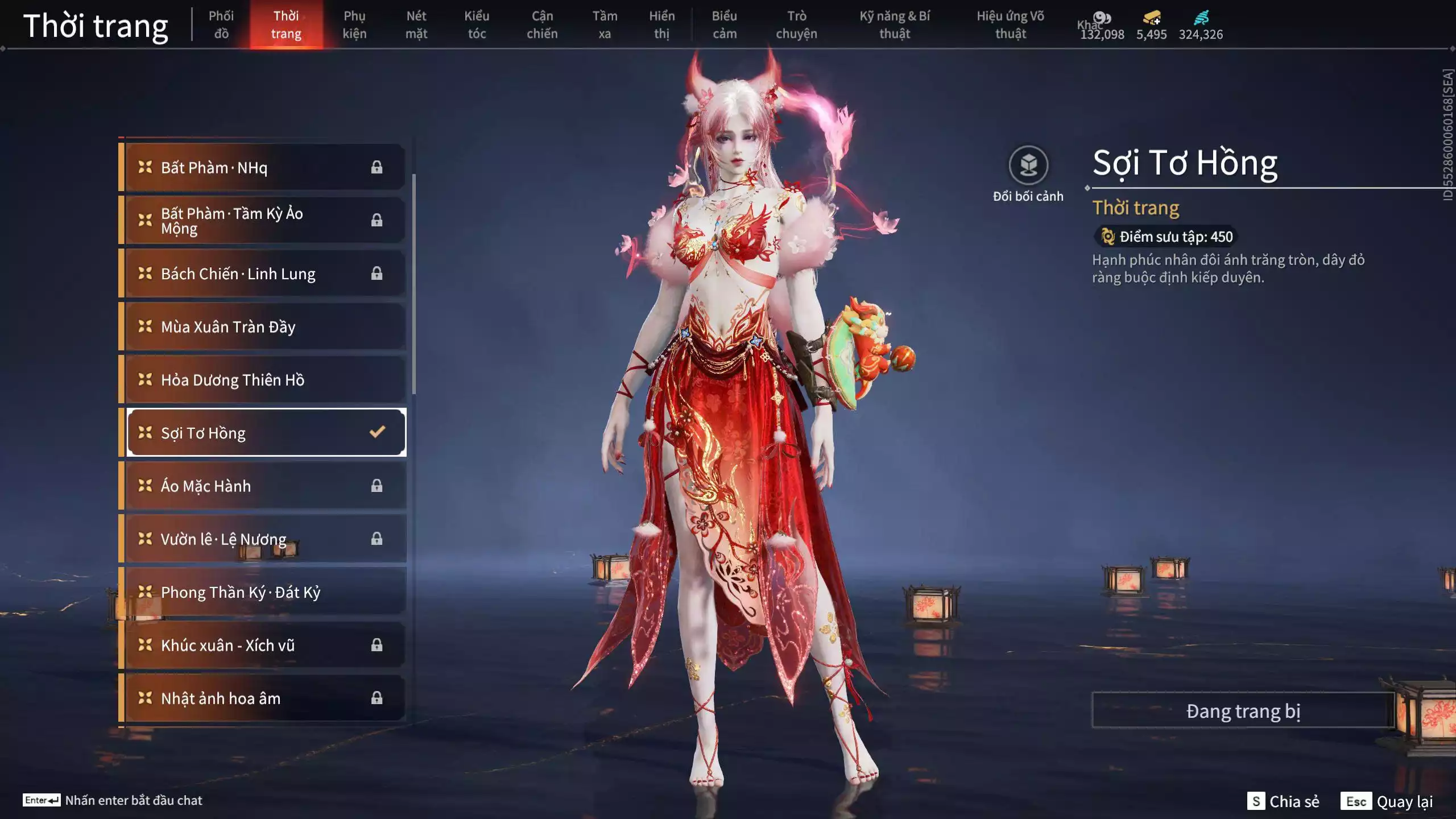Image resolution: width=1456 pixels, height=819 pixels.
Task: Open the Biểu cảm tab
Action: click(725, 24)
